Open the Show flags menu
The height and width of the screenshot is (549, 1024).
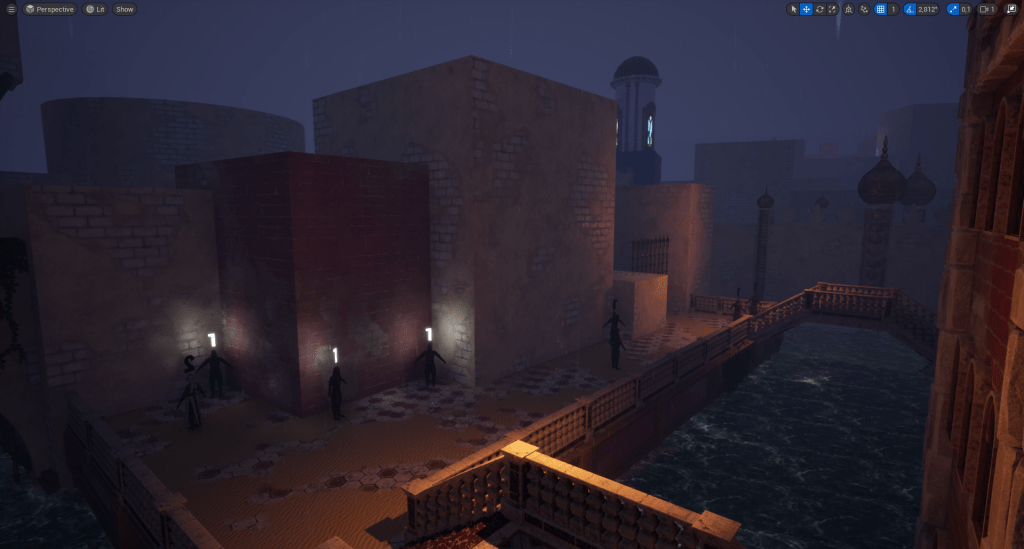pos(124,9)
